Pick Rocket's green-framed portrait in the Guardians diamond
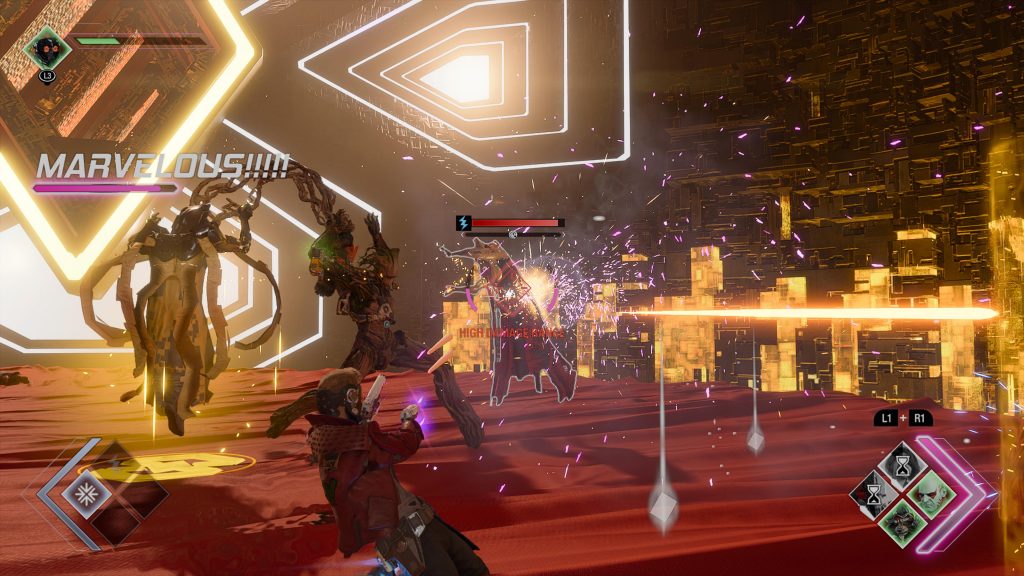The height and width of the screenshot is (576, 1024). (903, 522)
